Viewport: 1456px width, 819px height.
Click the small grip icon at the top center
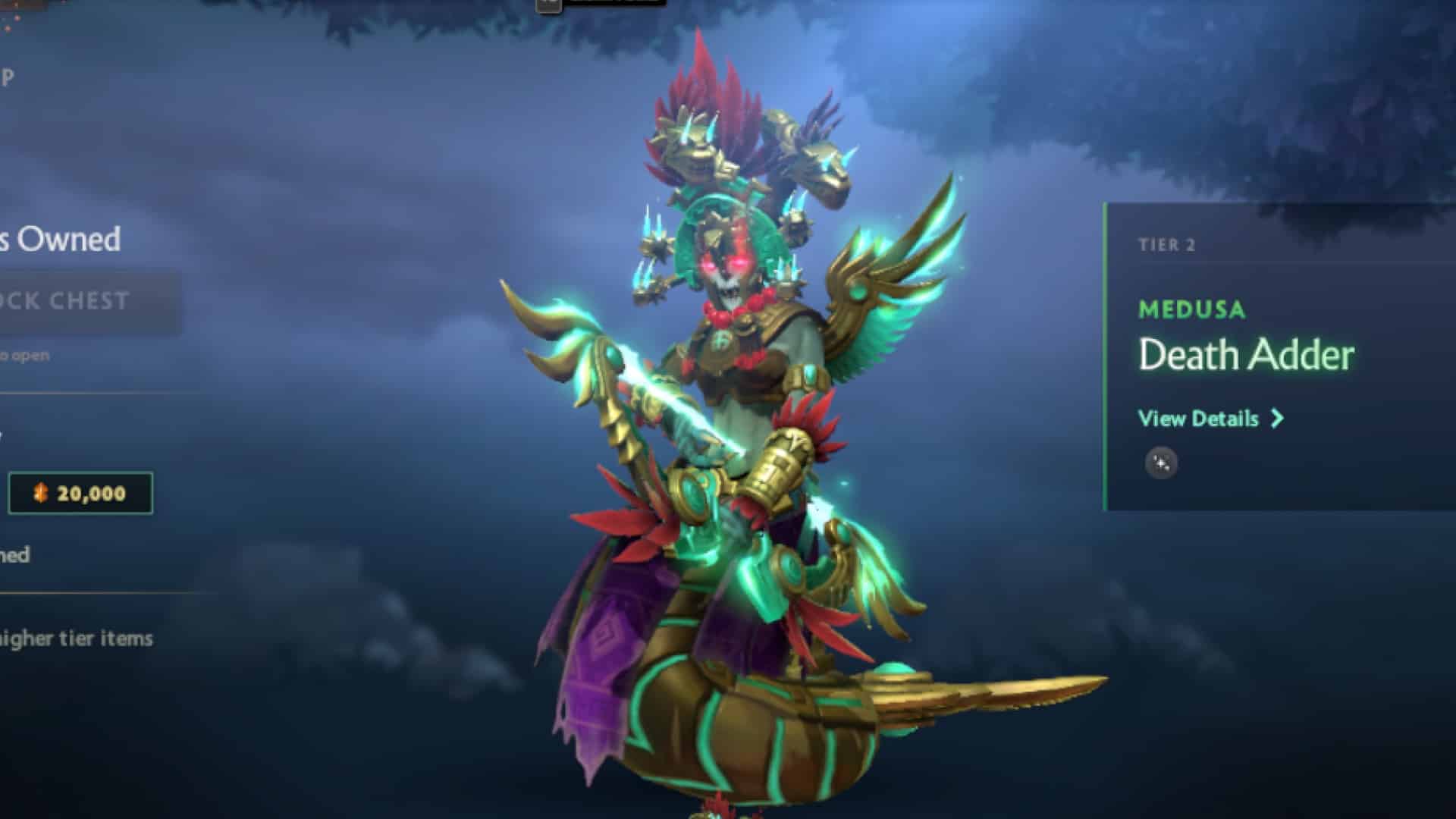548,5
